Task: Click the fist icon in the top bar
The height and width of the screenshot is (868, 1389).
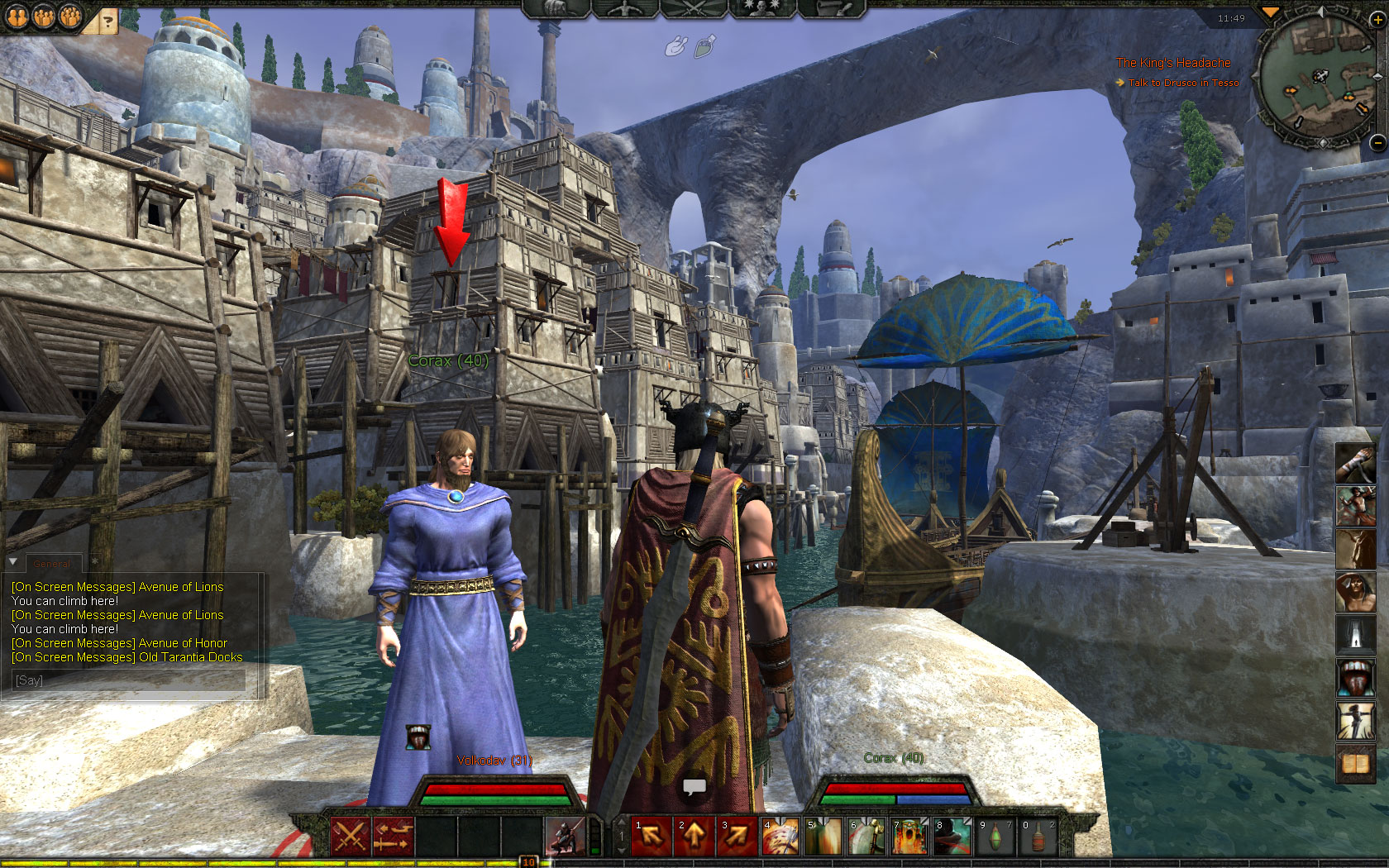Action: coord(676,46)
